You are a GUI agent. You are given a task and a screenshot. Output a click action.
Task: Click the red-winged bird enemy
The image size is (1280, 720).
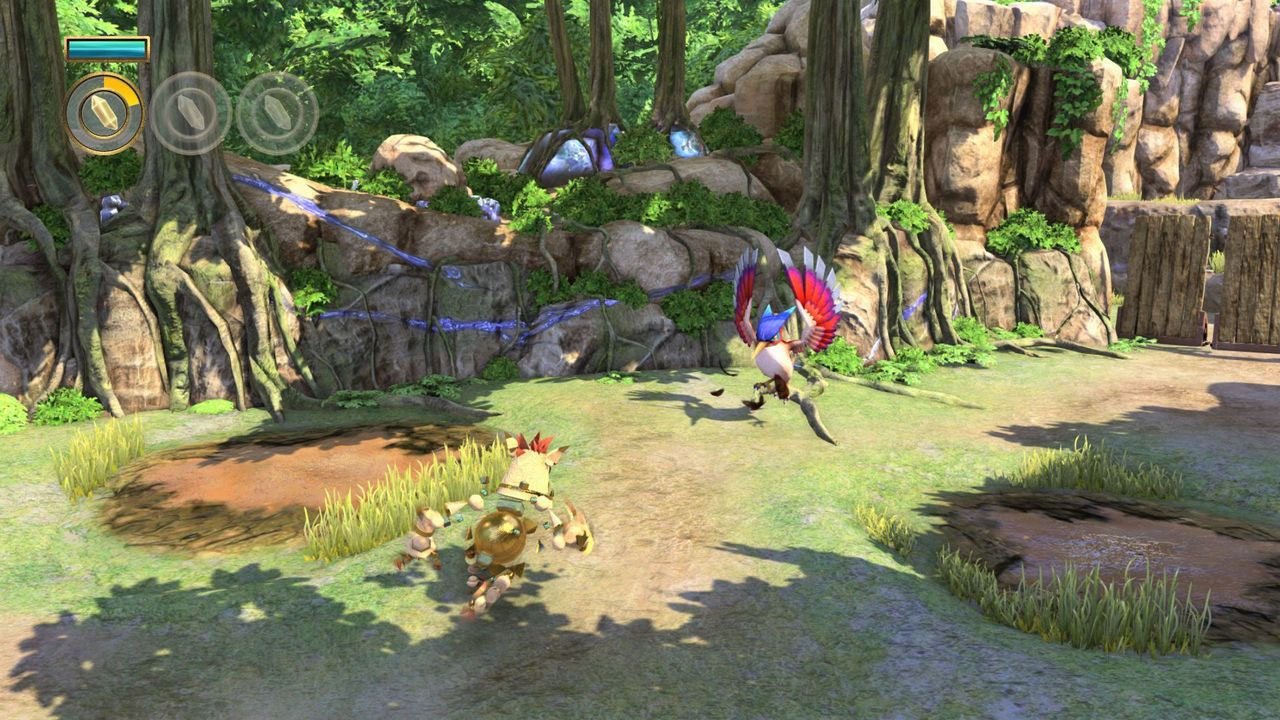point(775,340)
